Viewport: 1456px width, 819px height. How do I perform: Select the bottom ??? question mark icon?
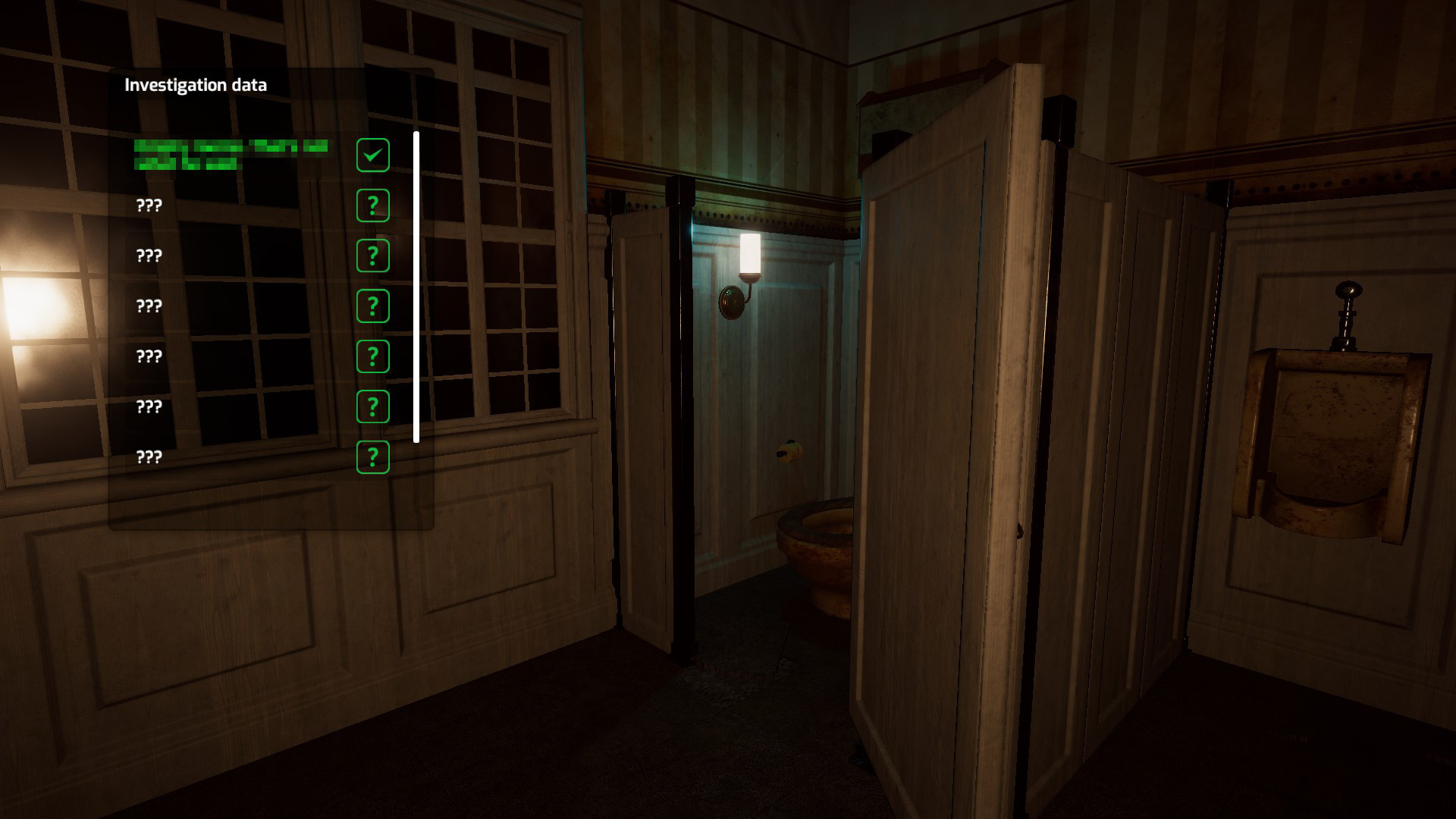[x=372, y=456]
